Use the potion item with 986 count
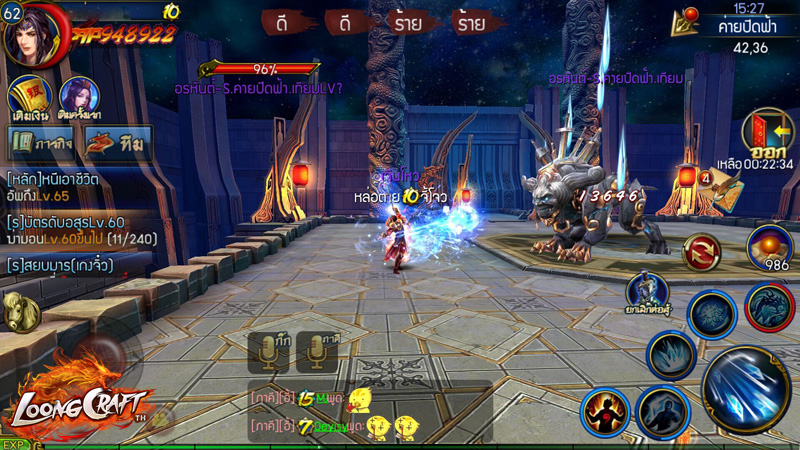Screen dimensions: 800x450 tap(769, 247)
